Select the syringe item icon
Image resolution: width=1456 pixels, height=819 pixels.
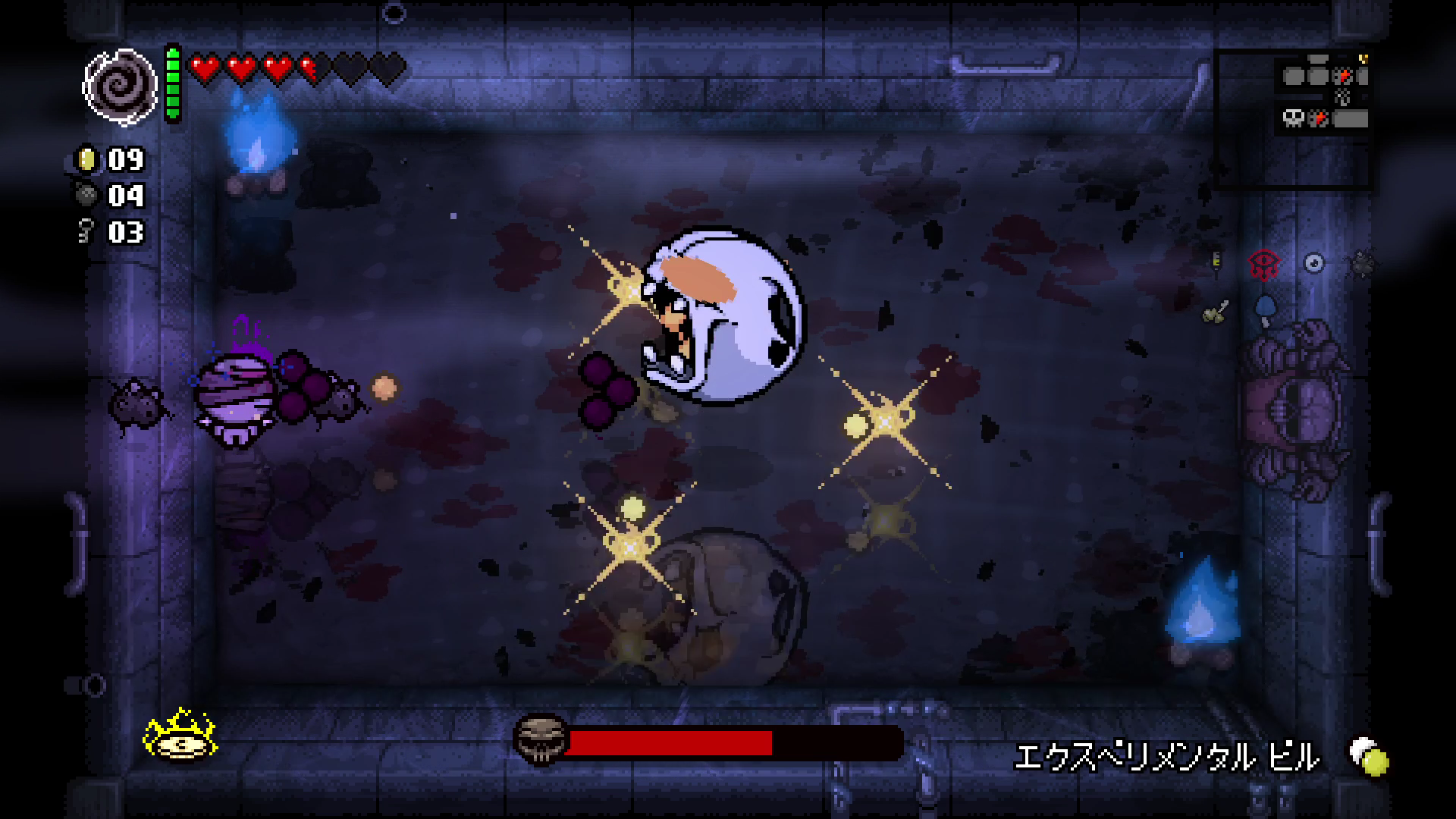1217,262
